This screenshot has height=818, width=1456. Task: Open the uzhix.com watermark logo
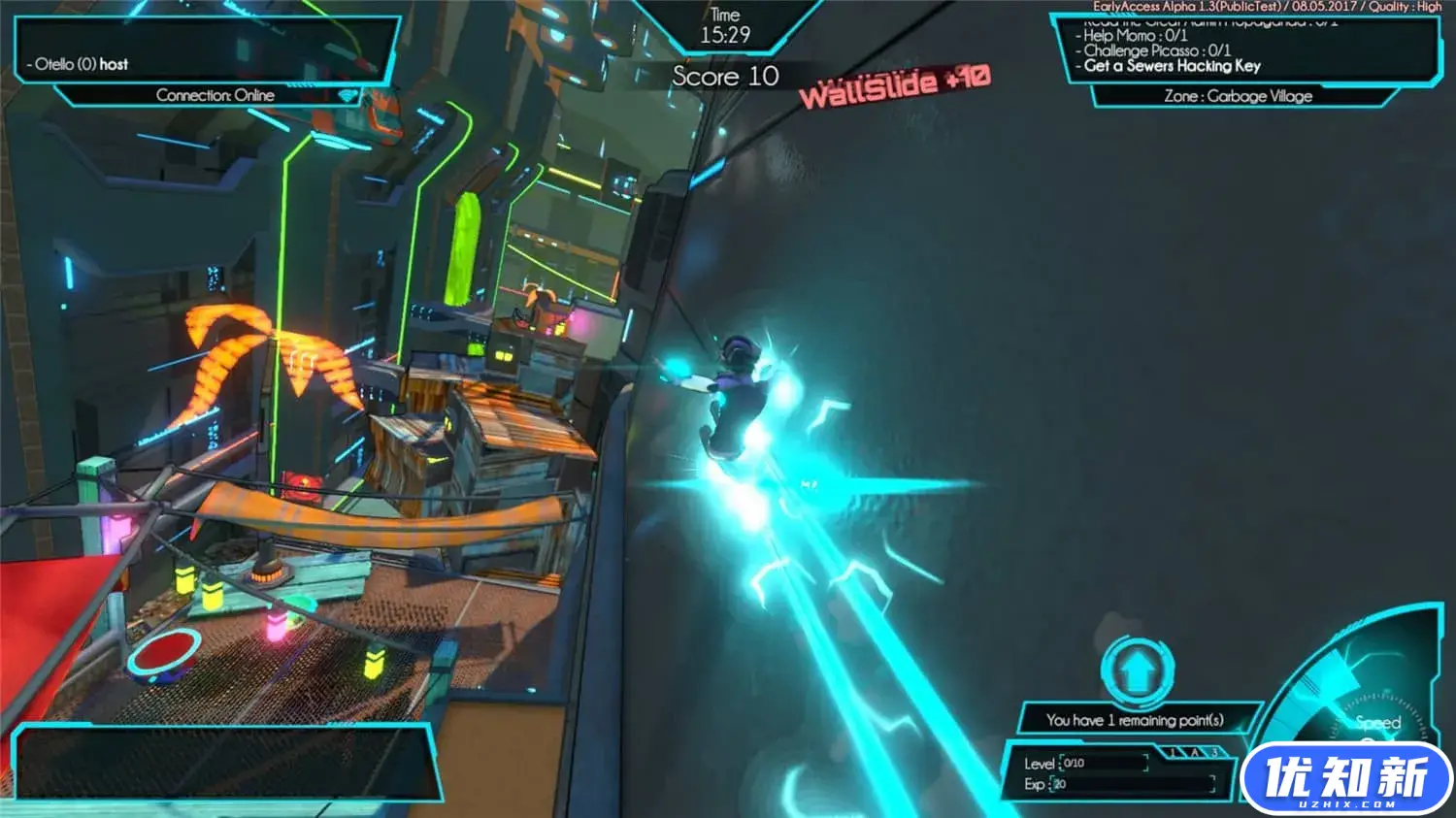coord(1346,778)
